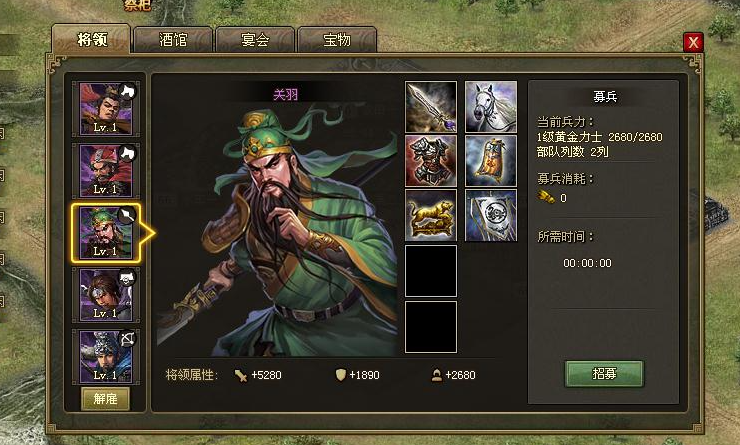Image resolution: width=740 pixels, height=445 pixels.
Task: Select the blue-helmeted general with bow icon
Action: [x=110, y=357]
